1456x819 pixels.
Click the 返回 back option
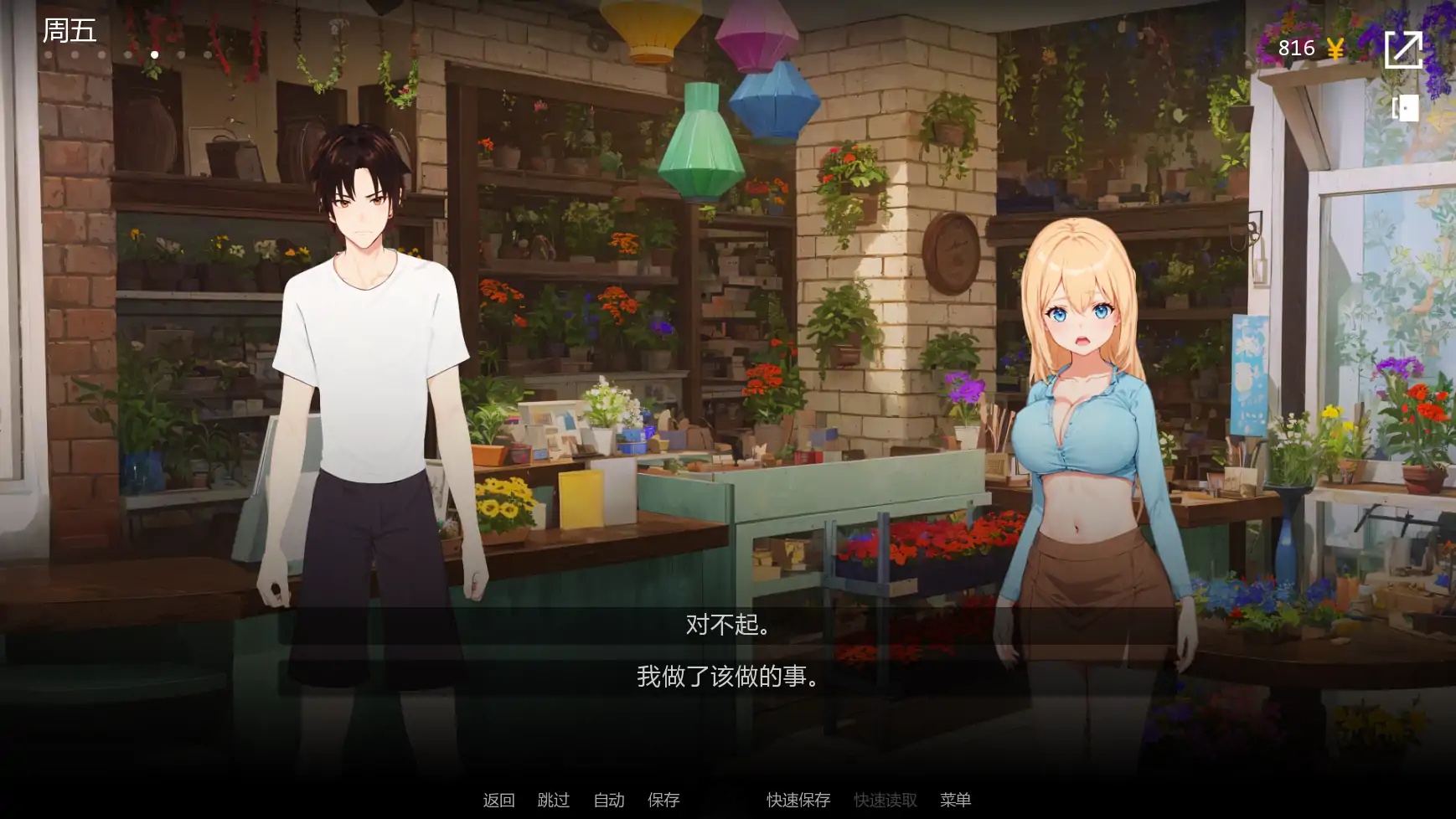pyautogui.click(x=498, y=800)
